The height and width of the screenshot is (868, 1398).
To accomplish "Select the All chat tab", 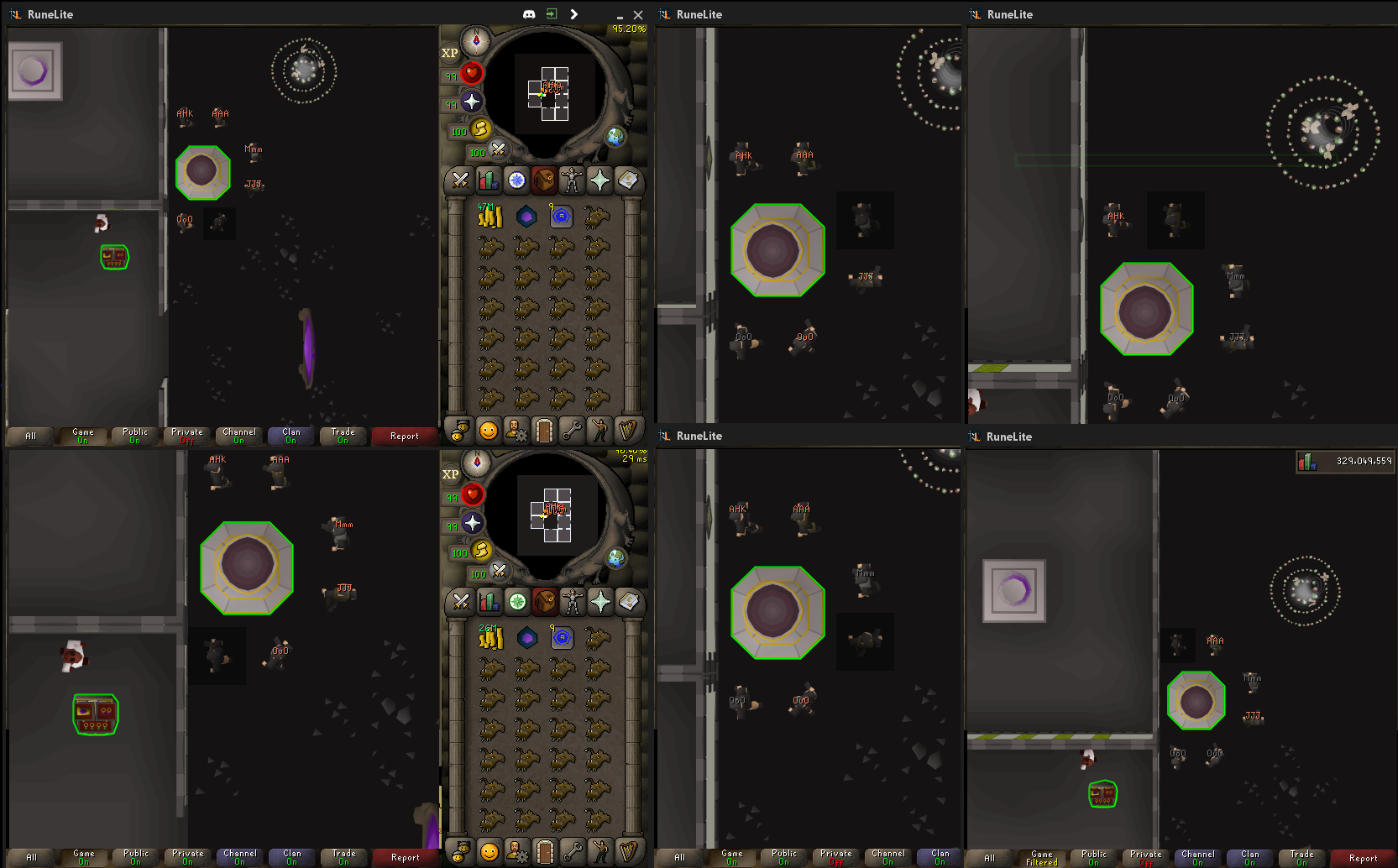I will (x=29, y=436).
